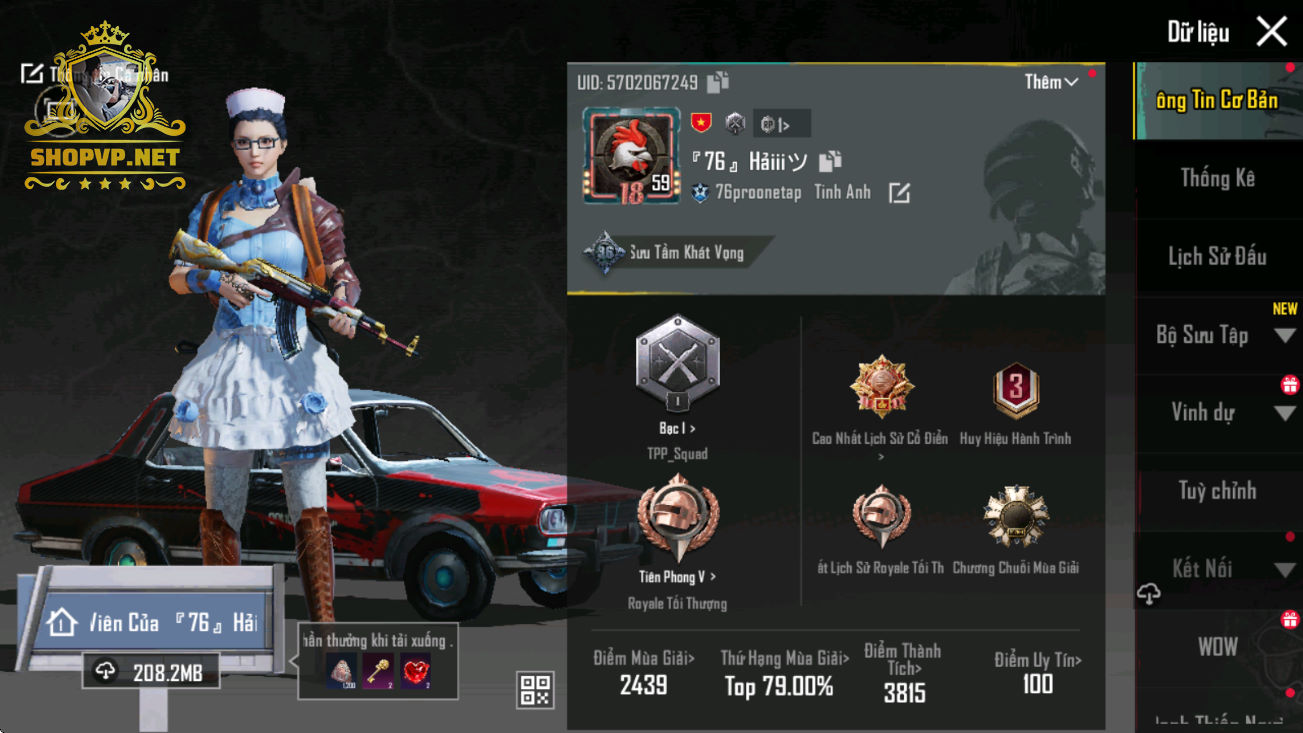
Task: Edit the clan info pencil icon
Action: pos(899,193)
